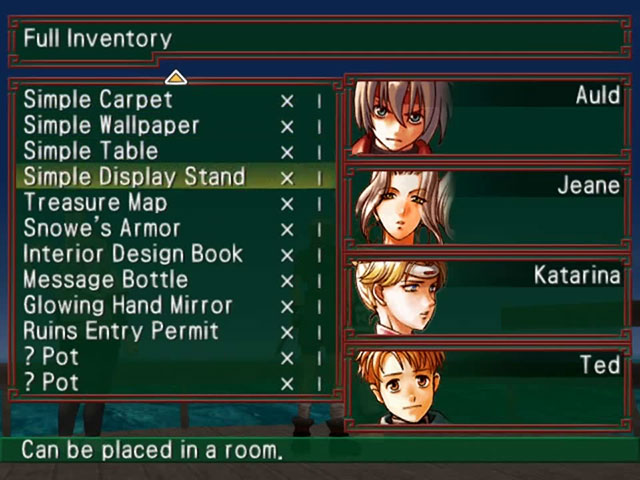Select the Ruins Entry Permit
Screen dimensions: 640x480
pos(121,332)
